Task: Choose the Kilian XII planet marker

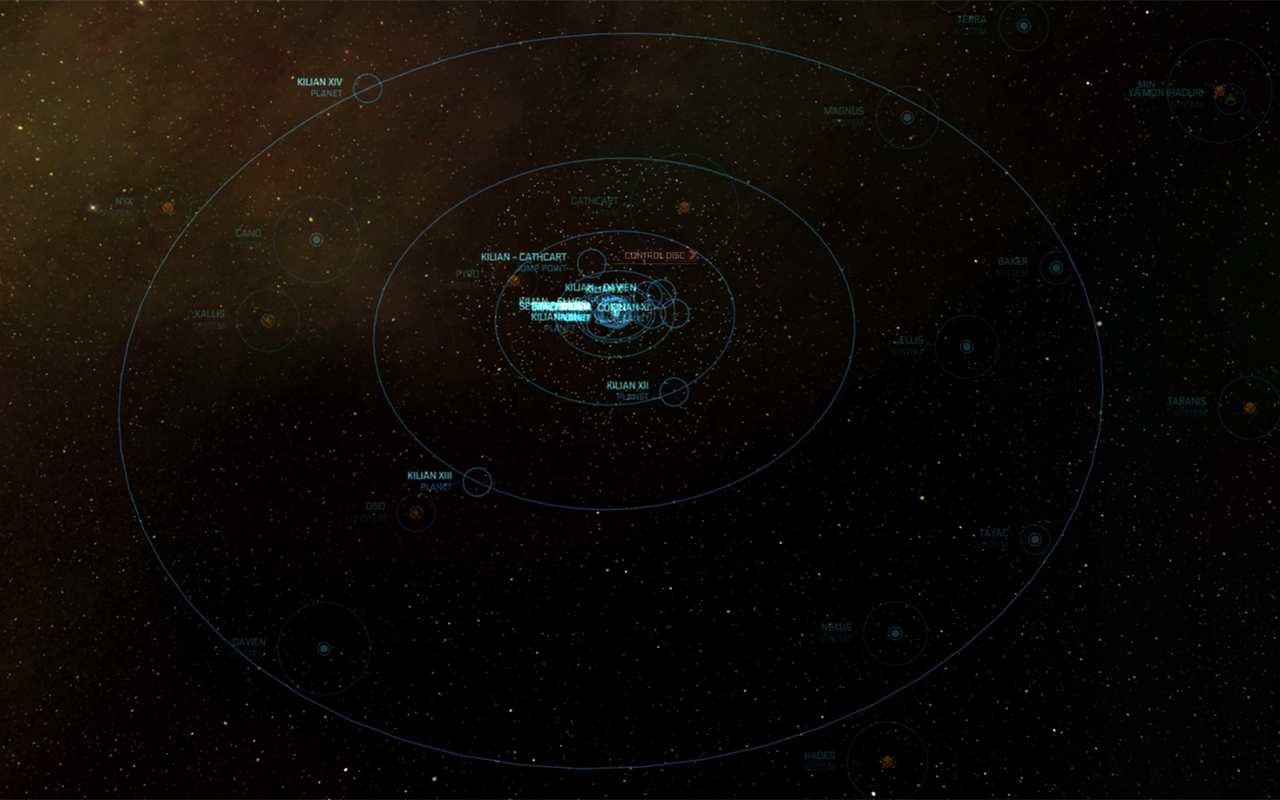Action: [x=674, y=392]
